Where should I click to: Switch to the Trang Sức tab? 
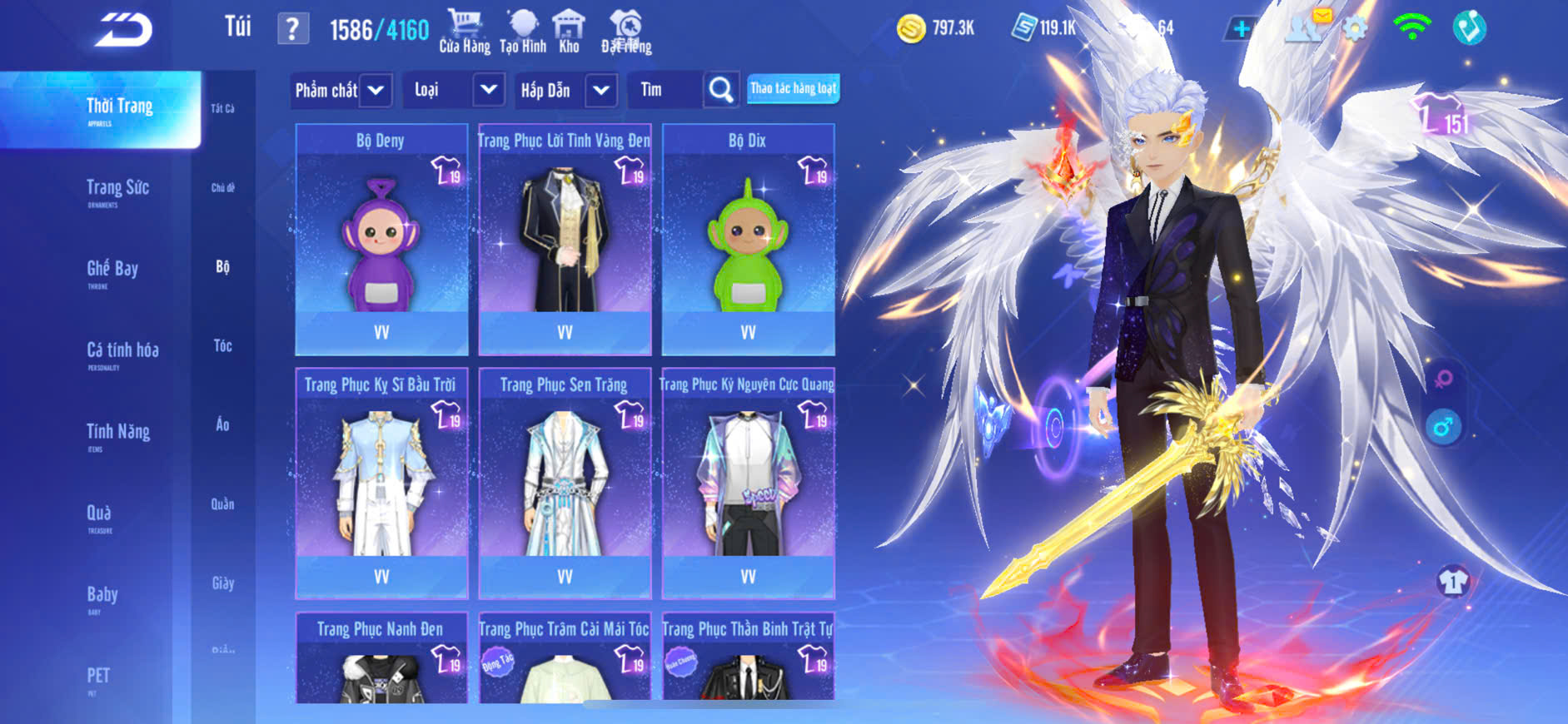tap(117, 190)
